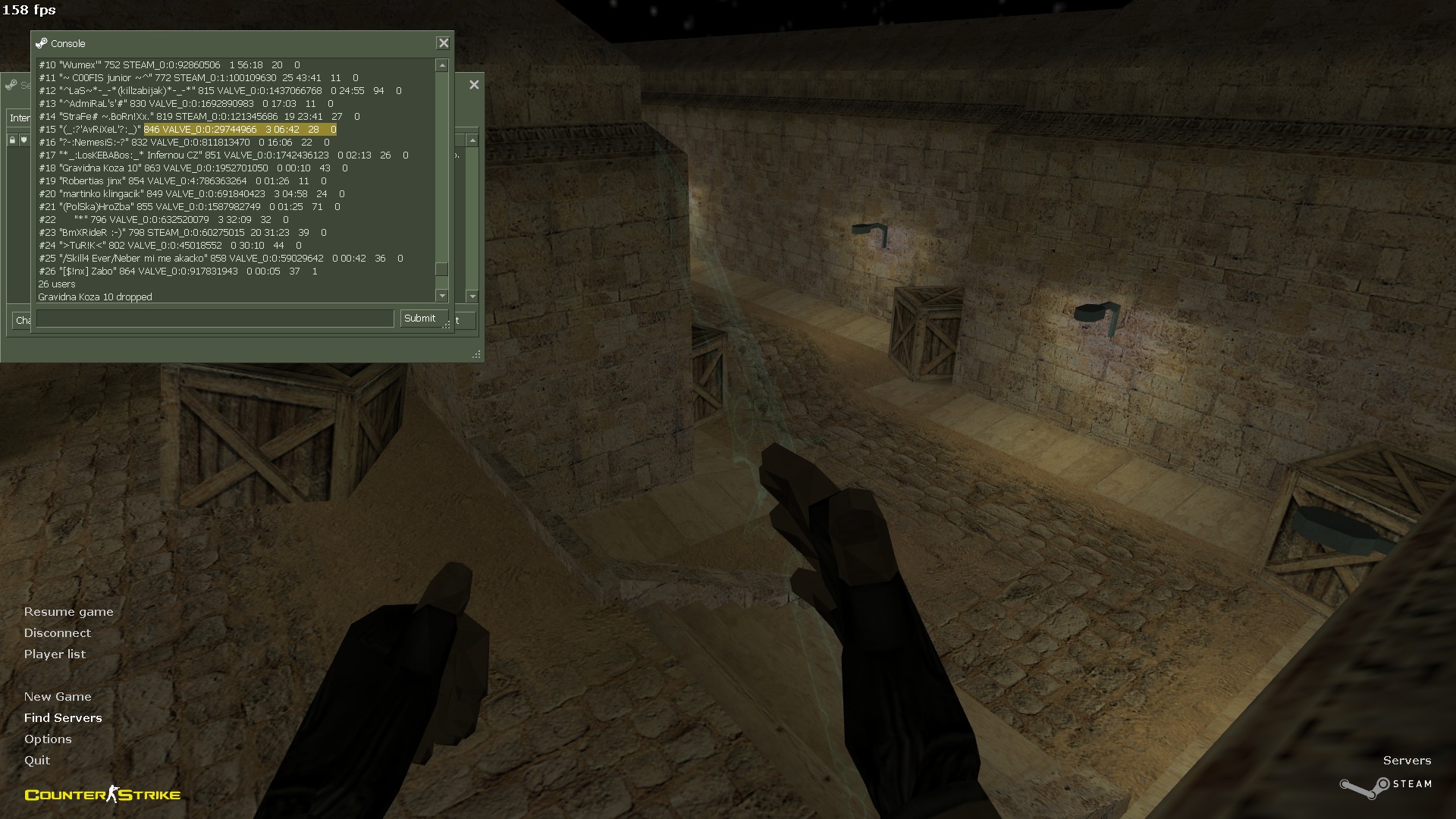Resume game from the menu
Image resolution: width=1456 pixels, height=819 pixels.
pyautogui.click(x=68, y=612)
